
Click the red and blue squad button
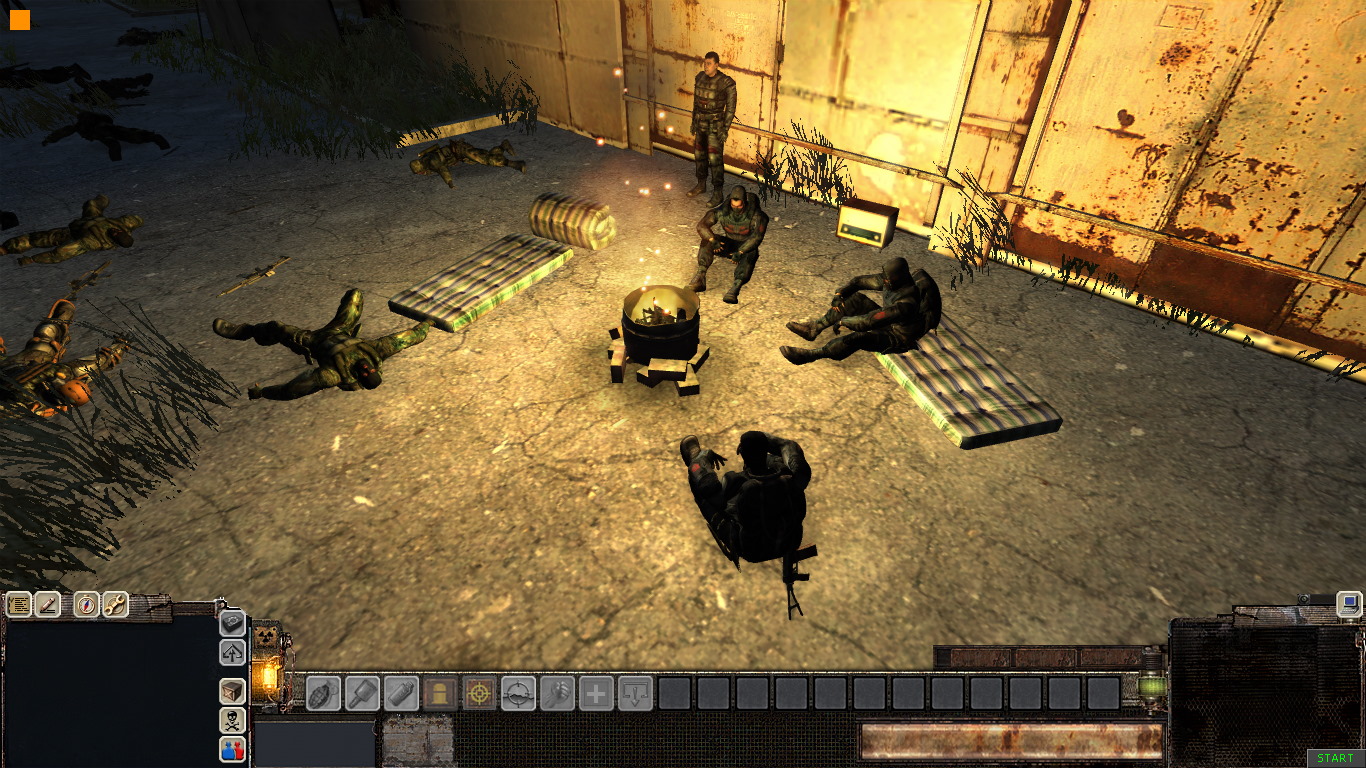232,748
